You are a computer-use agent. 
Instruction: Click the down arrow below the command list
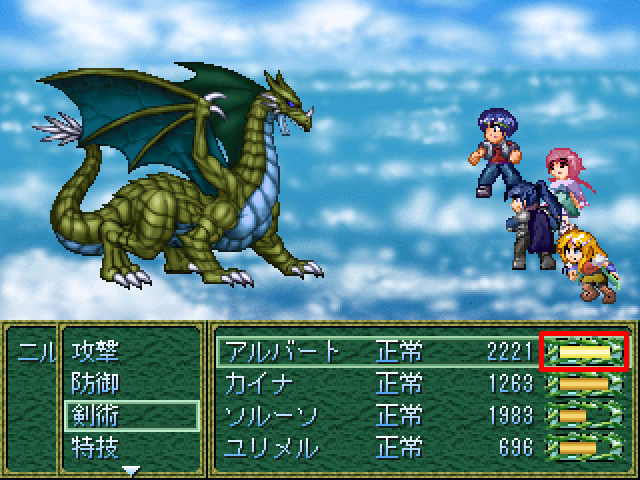(131, 468)
